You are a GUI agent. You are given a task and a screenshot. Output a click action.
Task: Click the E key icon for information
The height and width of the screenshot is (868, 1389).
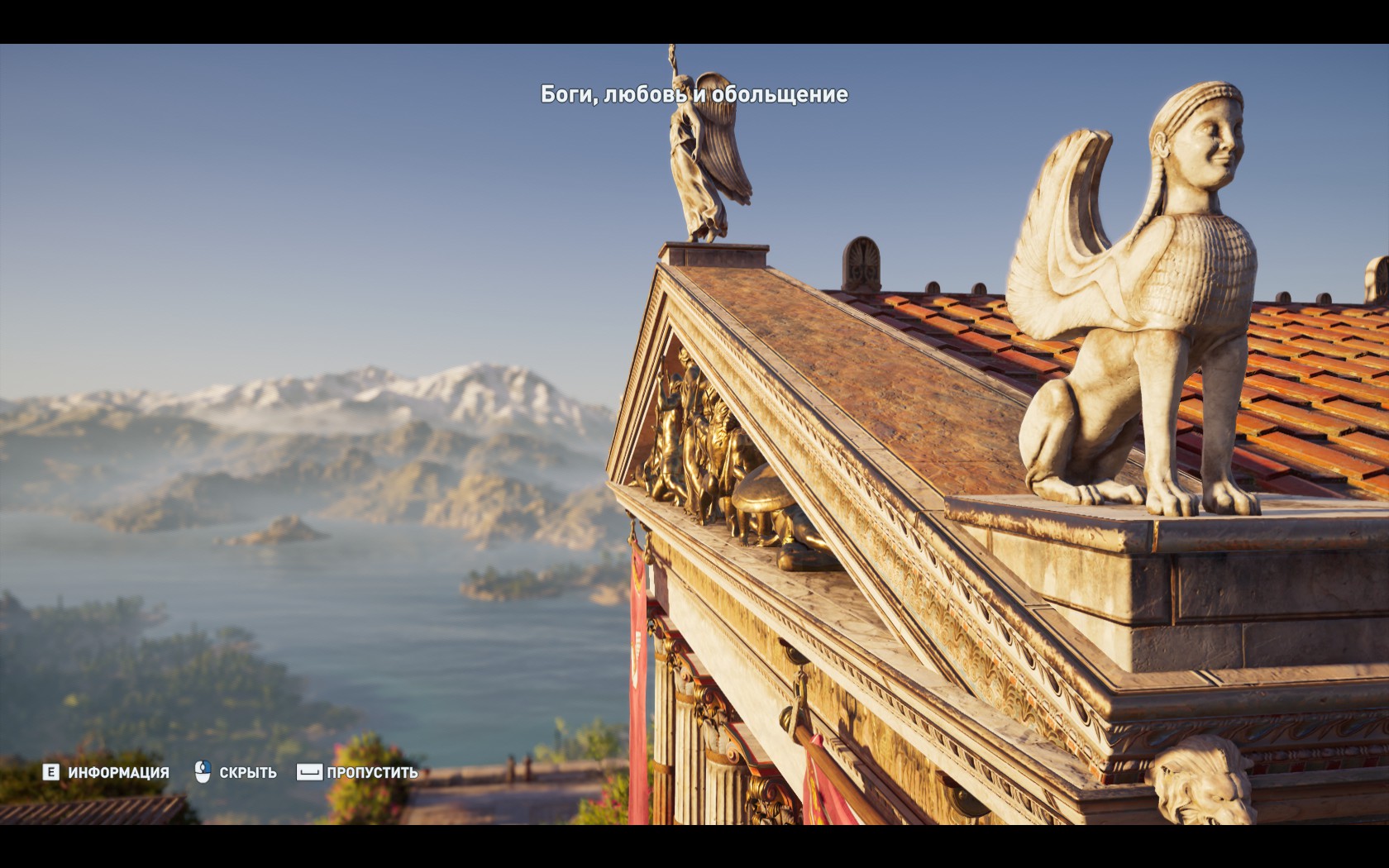pyautogui.click(x=51, y=772)
